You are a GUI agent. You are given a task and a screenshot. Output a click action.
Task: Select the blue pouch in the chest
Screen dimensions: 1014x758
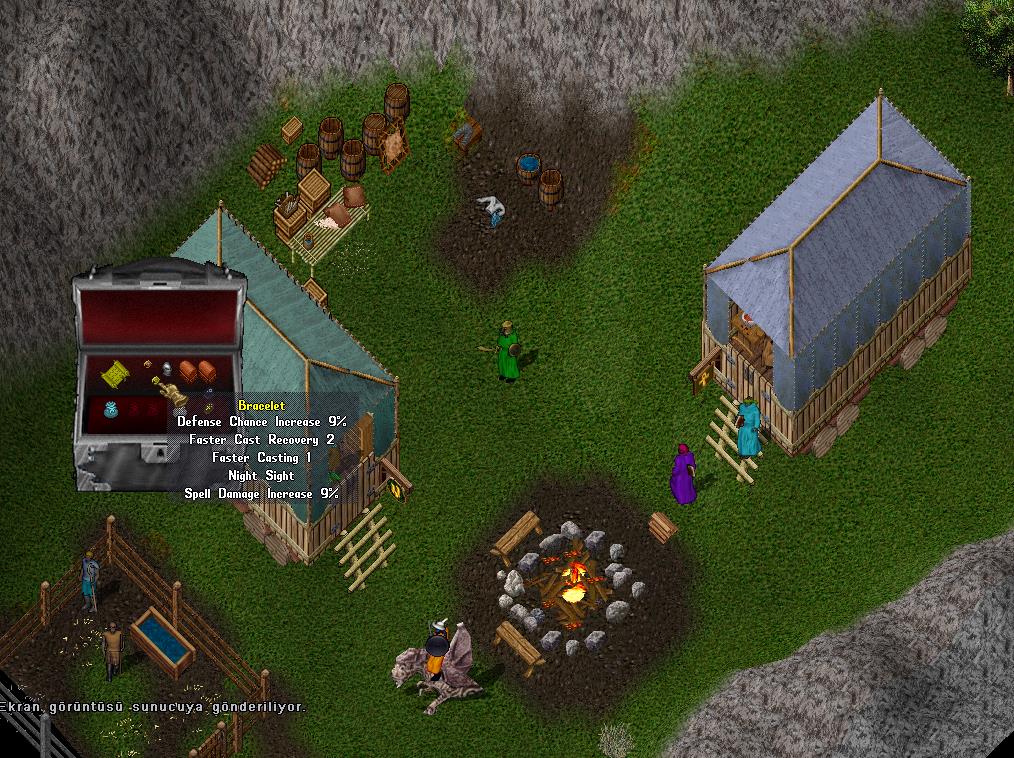coord(109,409)
